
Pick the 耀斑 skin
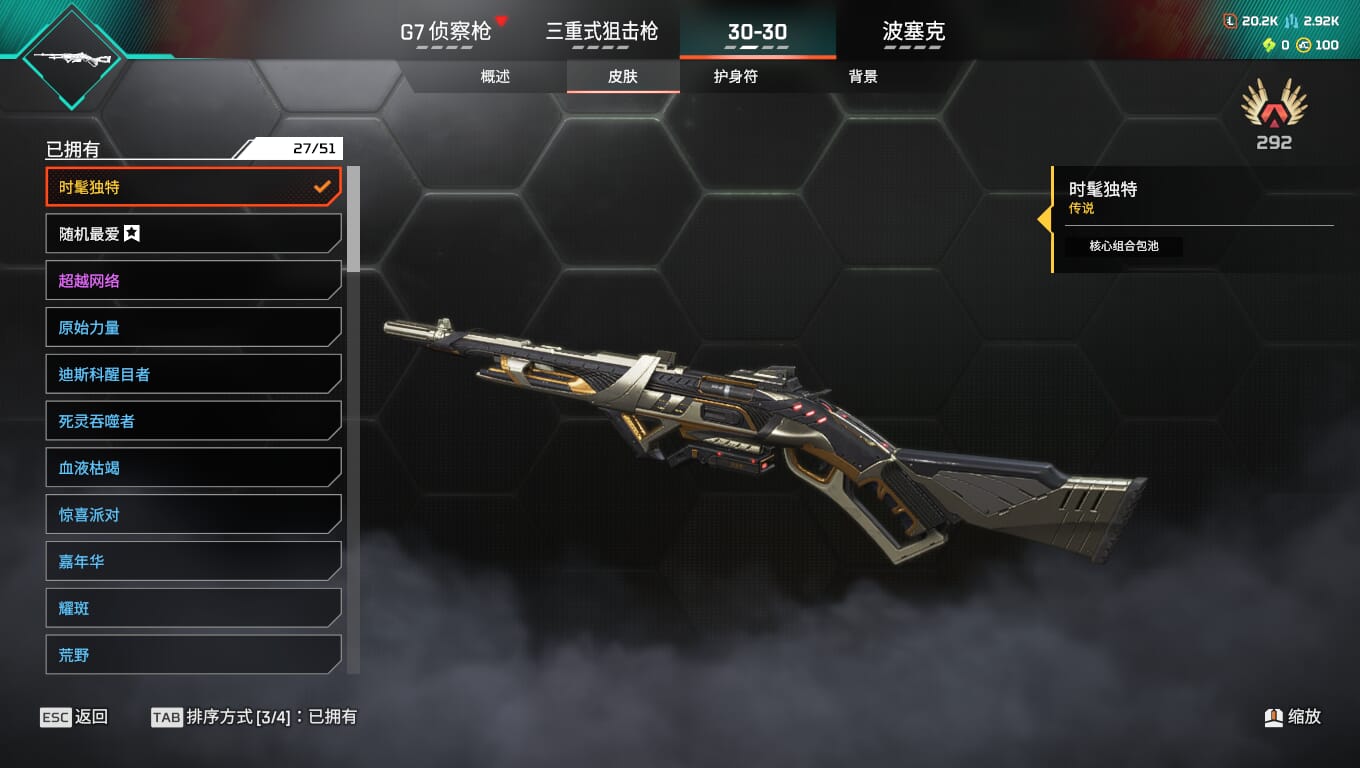pos(193,608)
